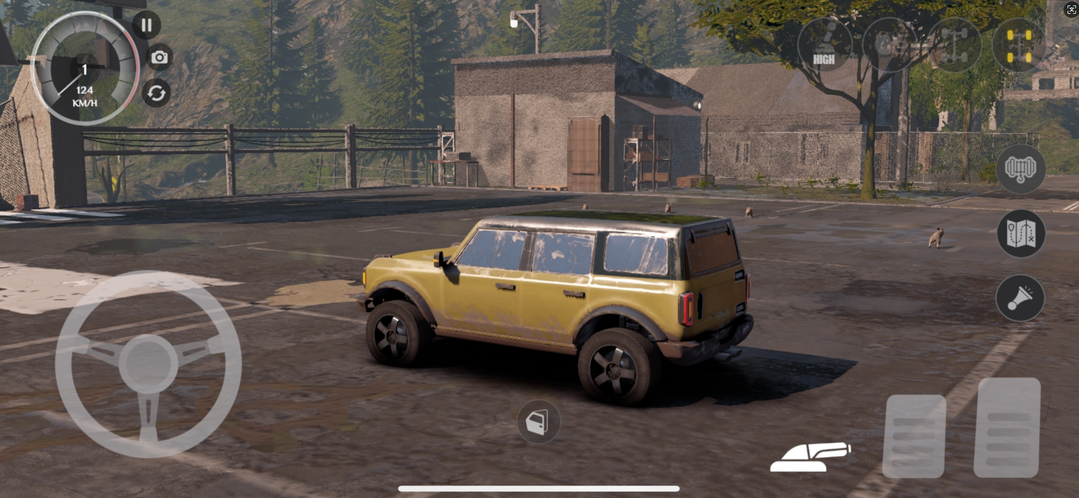Tap the gas pedal

point(1007,427)
